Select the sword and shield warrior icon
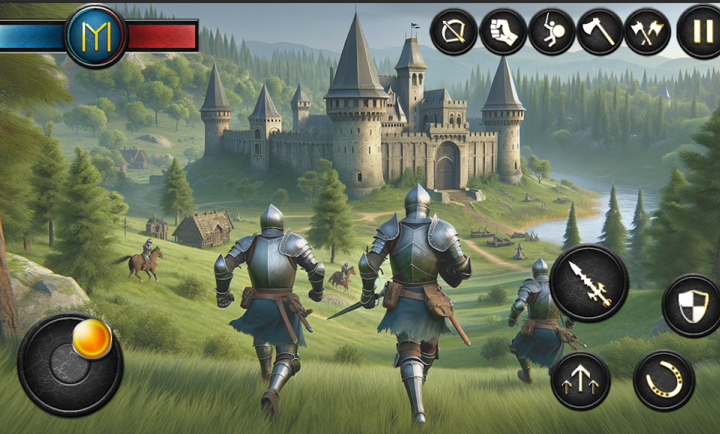 (551, 32)
